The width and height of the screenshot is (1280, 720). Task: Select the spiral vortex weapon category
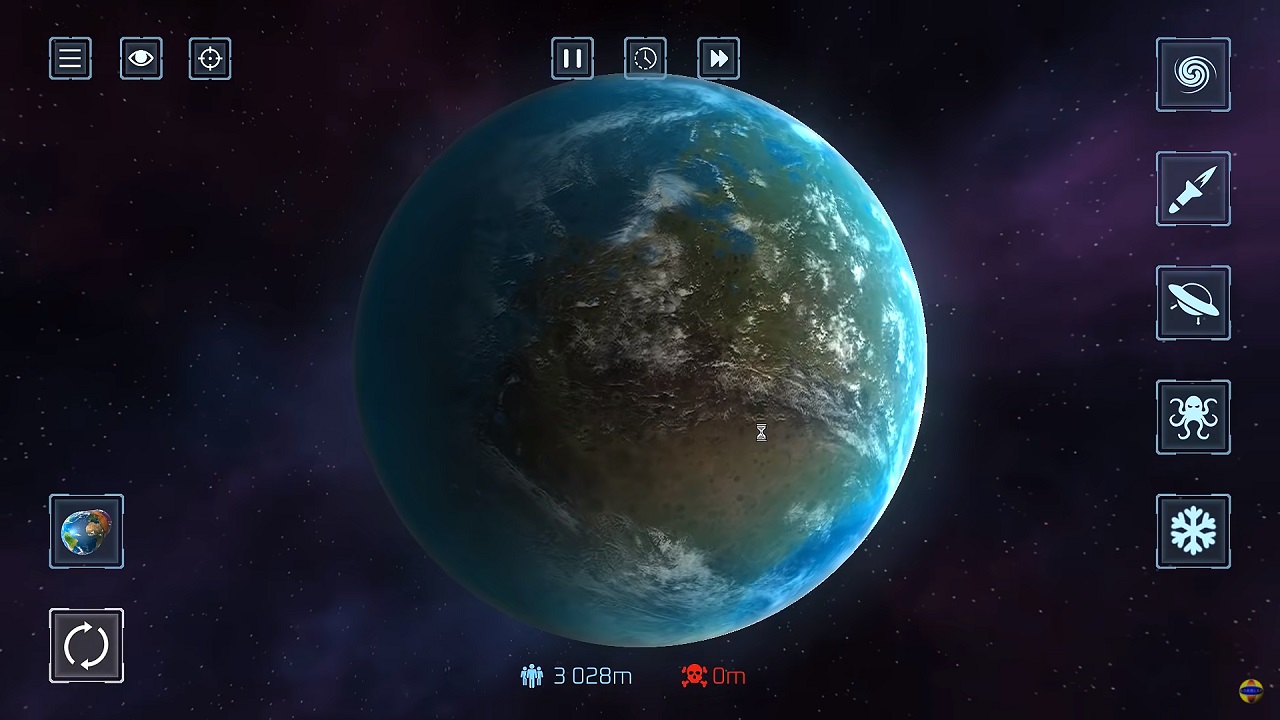pos(1193,75)
